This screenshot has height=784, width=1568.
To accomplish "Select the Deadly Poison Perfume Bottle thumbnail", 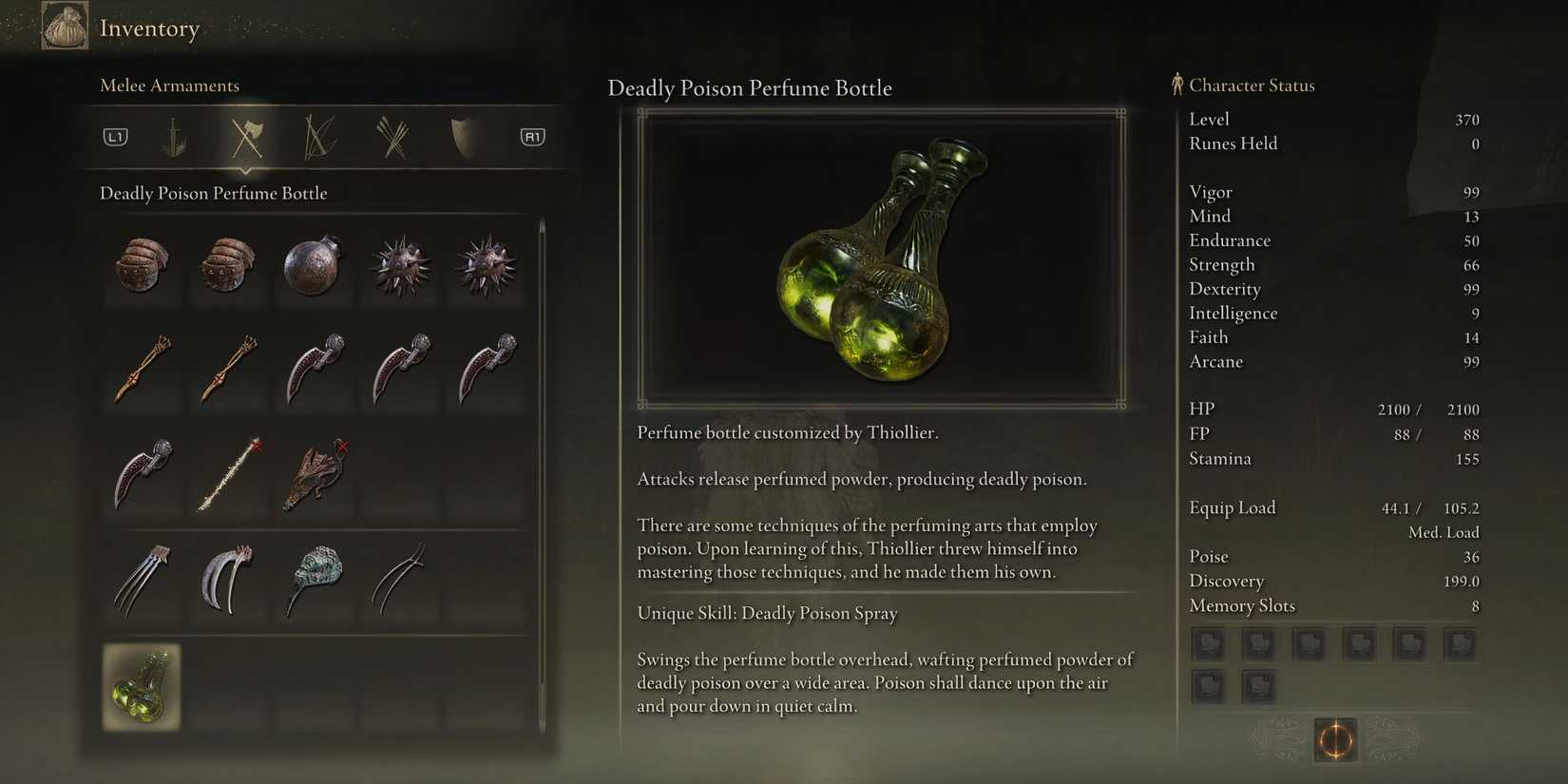I will (x=143, y=686).
